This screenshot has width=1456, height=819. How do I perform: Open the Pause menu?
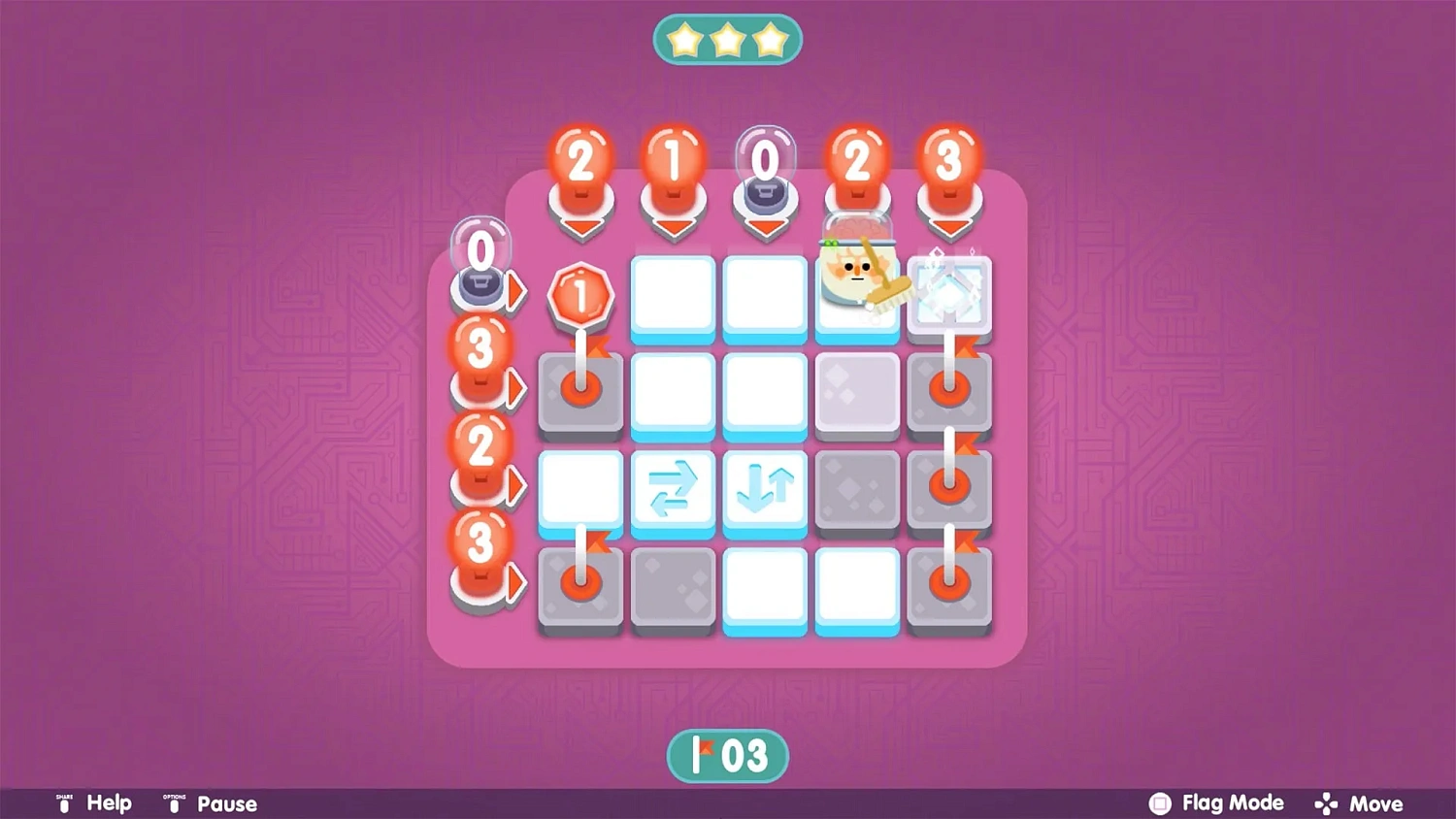[225, 803]
